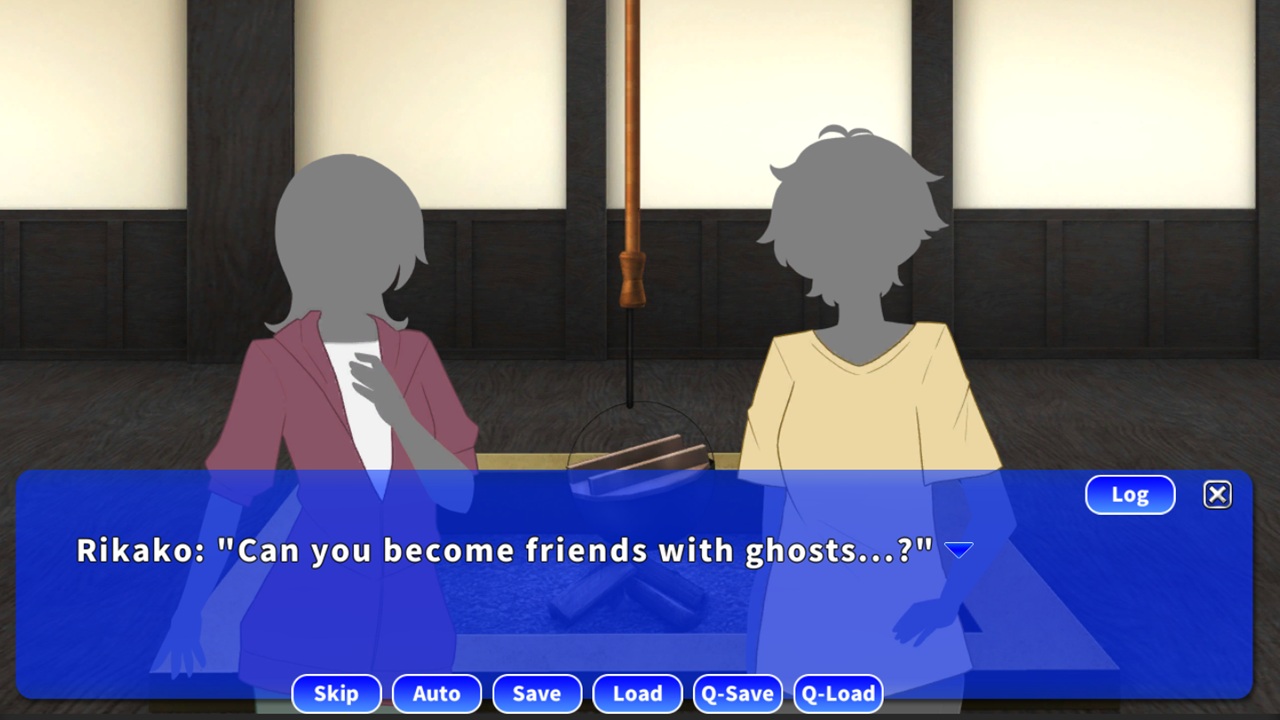Enable Skip mode to fast-forward text
The width and height of the screenshot is (1280, 720).
click(336, 693)
